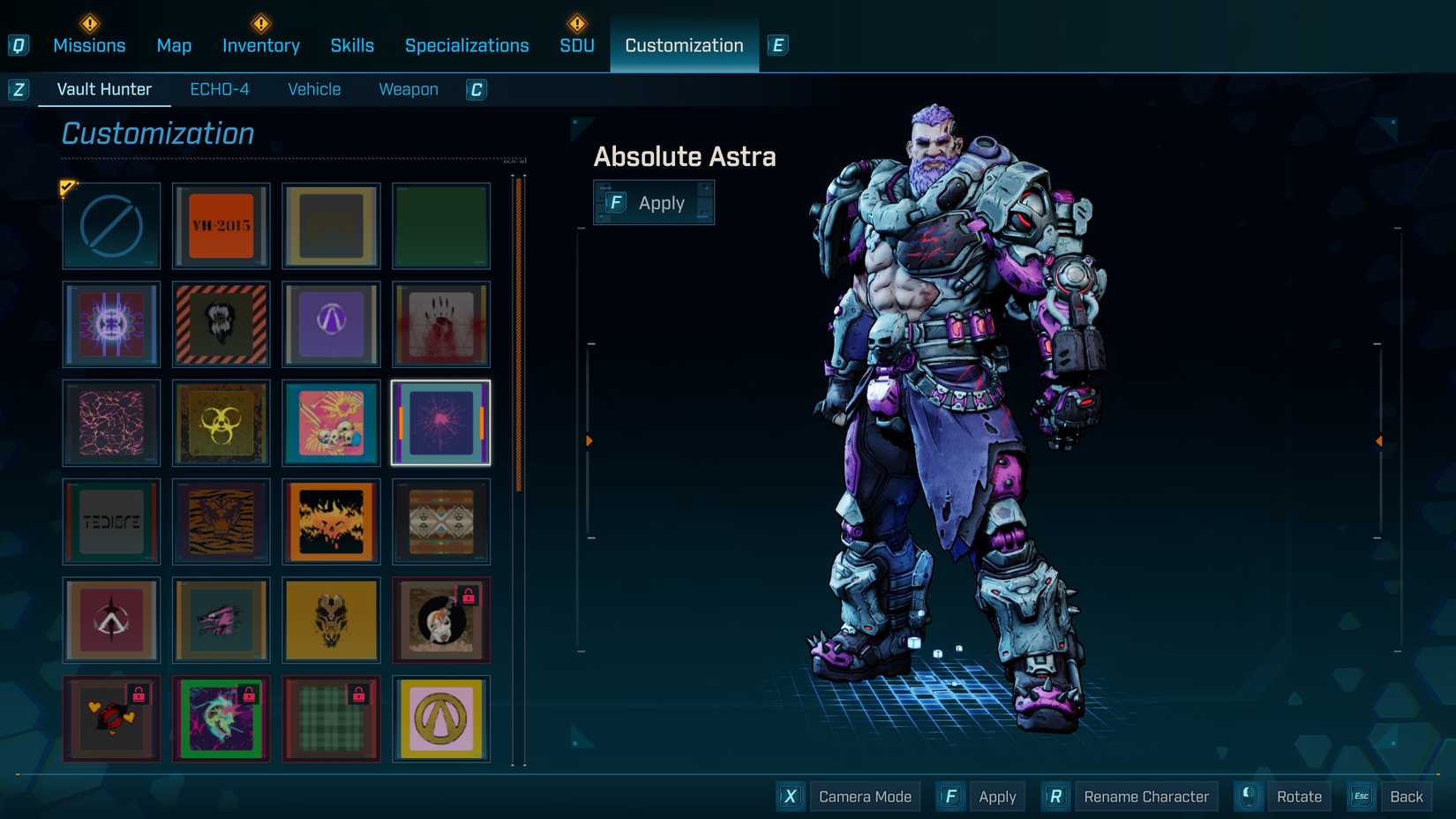Select the prohibition-sign 'none' skin slot
The image size is (1456, 819).
click(110, 226)
